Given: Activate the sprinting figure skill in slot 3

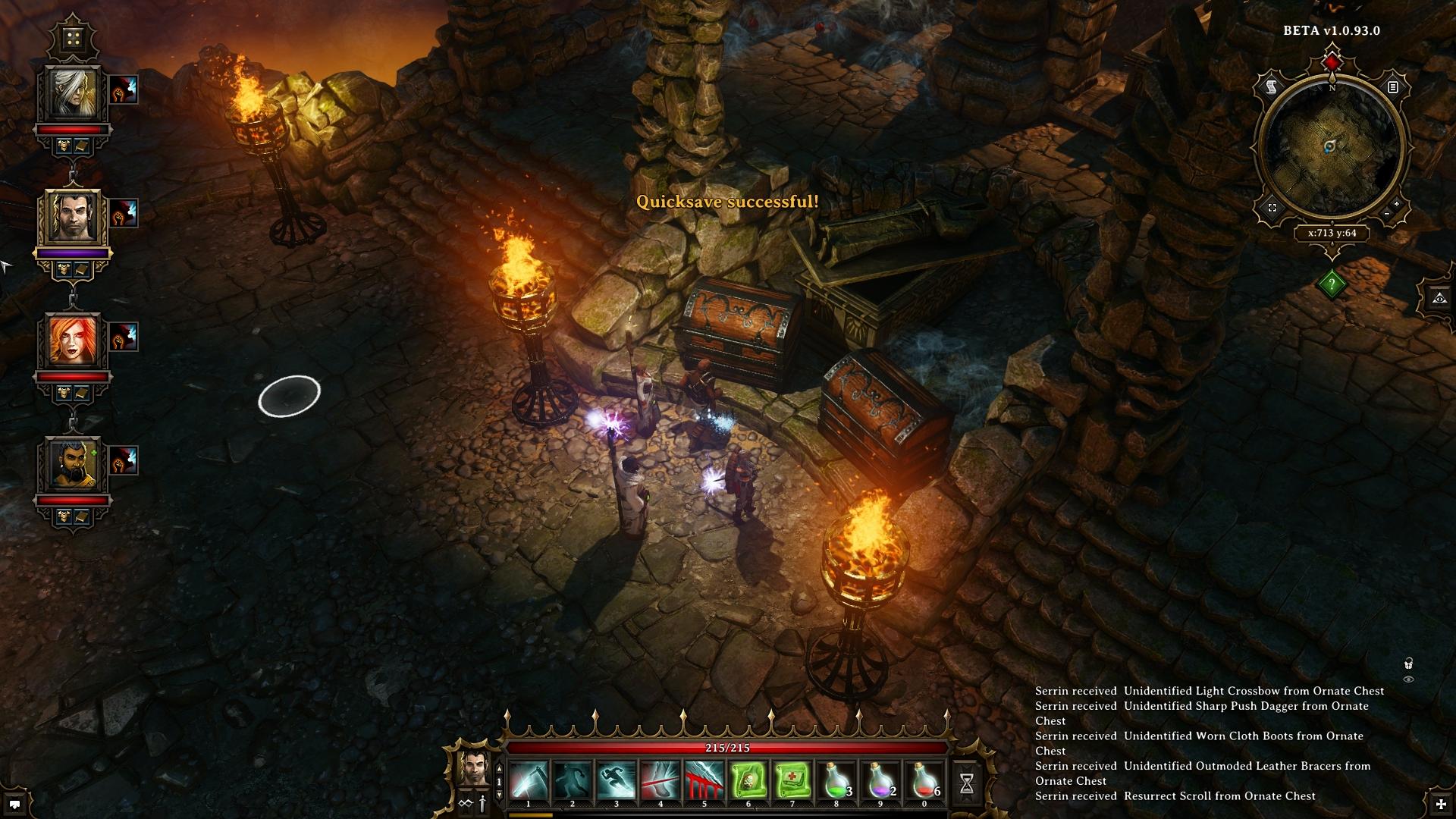Looking at the screenshot, I should 617,781.
